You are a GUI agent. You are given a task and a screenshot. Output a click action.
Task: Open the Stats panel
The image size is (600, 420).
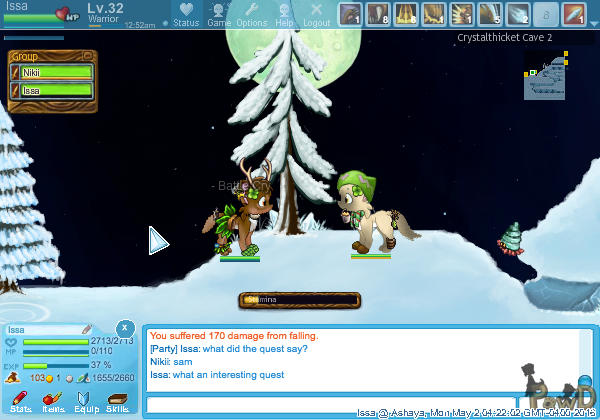coord(21,401)
